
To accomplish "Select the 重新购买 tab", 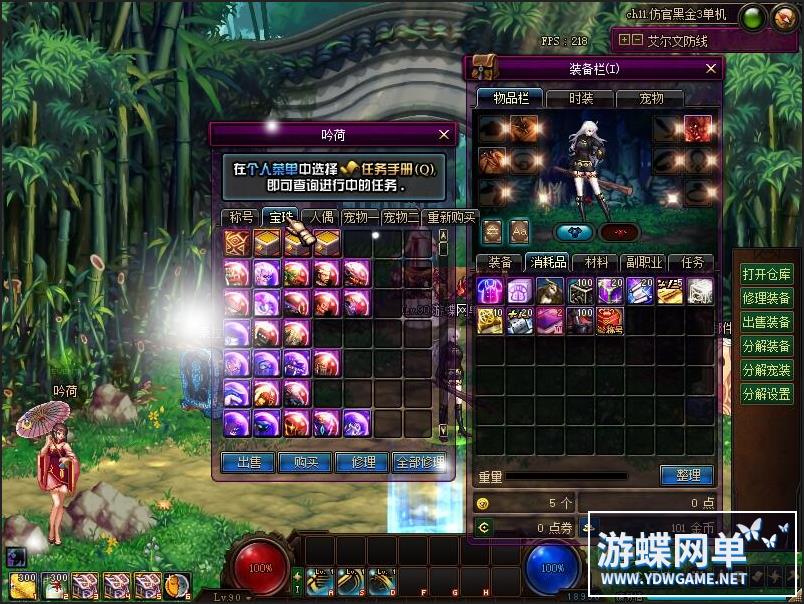I will (451, 217).
